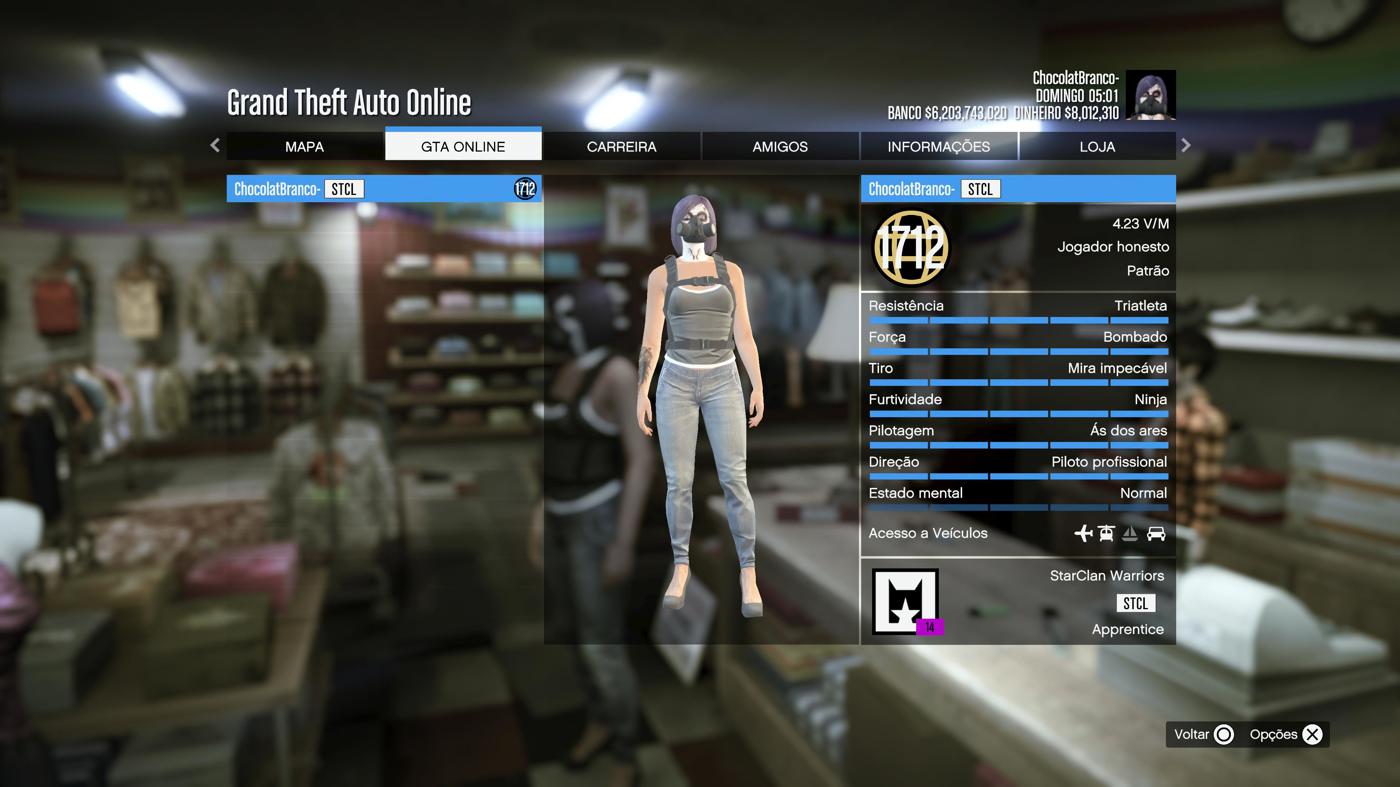Select the GTA ONLINE tab
The width and height of the screenshot is (1400, 787).
pyautogui.click(x=463, y=146)
